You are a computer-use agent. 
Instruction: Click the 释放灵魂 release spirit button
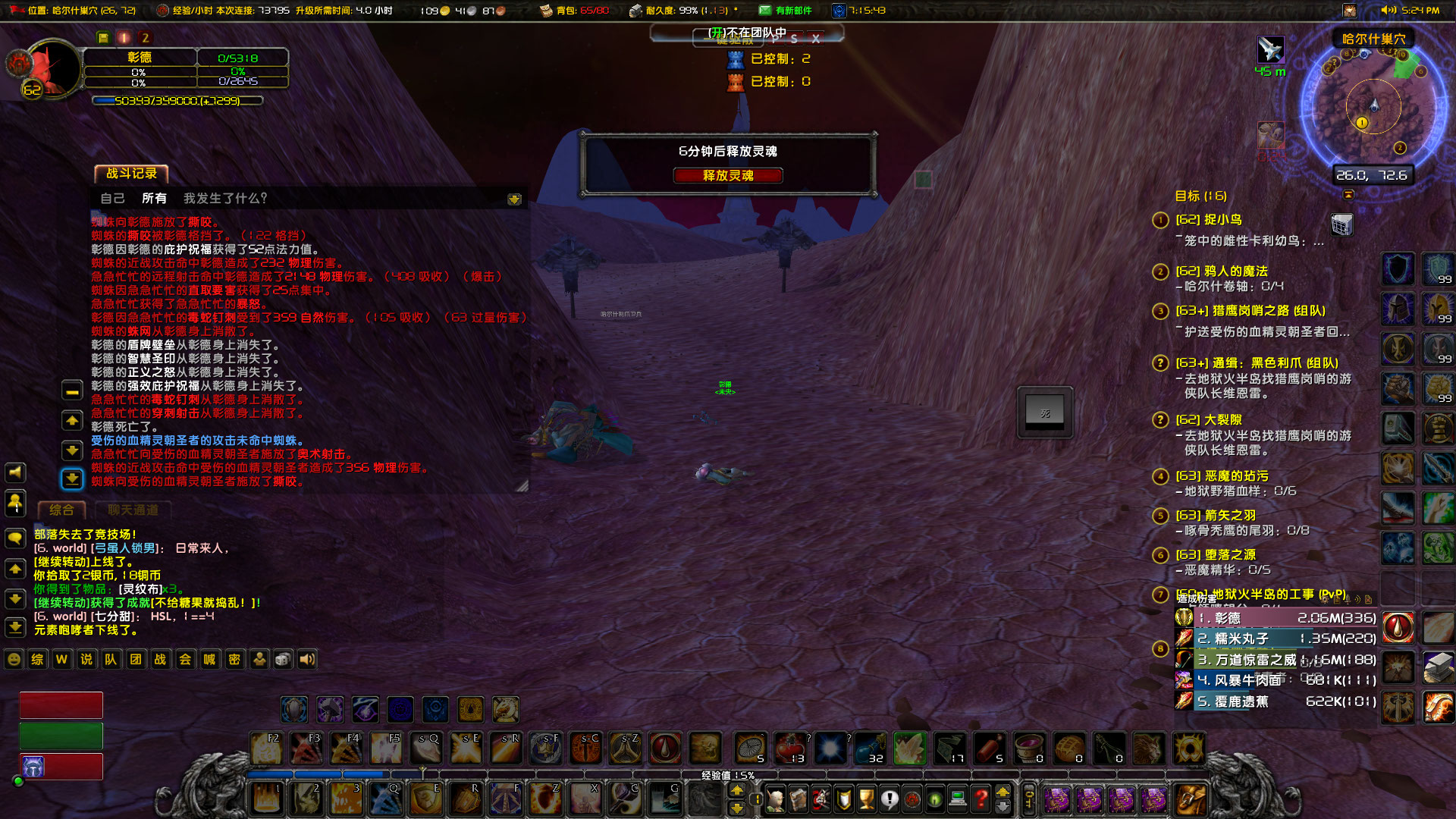[x=730, y=176]
